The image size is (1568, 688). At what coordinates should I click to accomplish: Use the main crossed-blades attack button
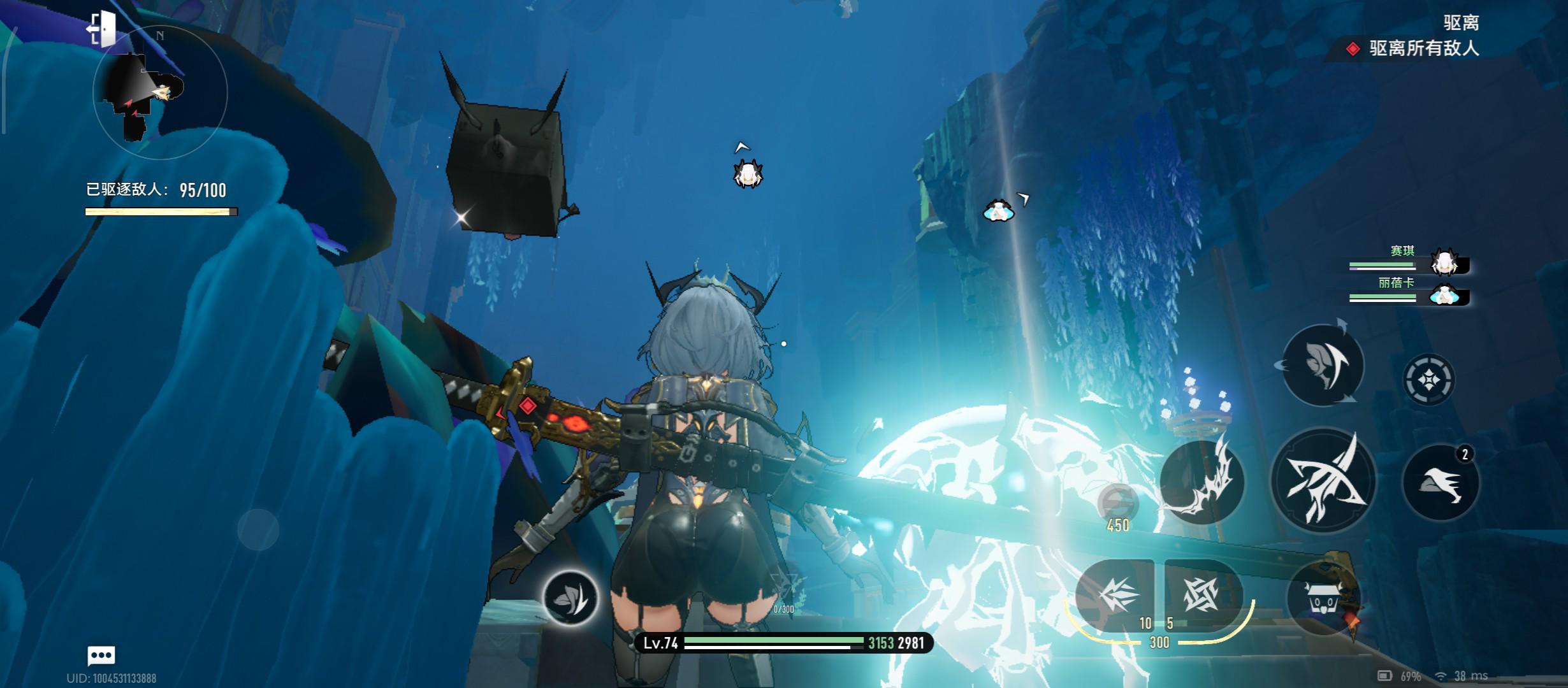point(1323,482)
